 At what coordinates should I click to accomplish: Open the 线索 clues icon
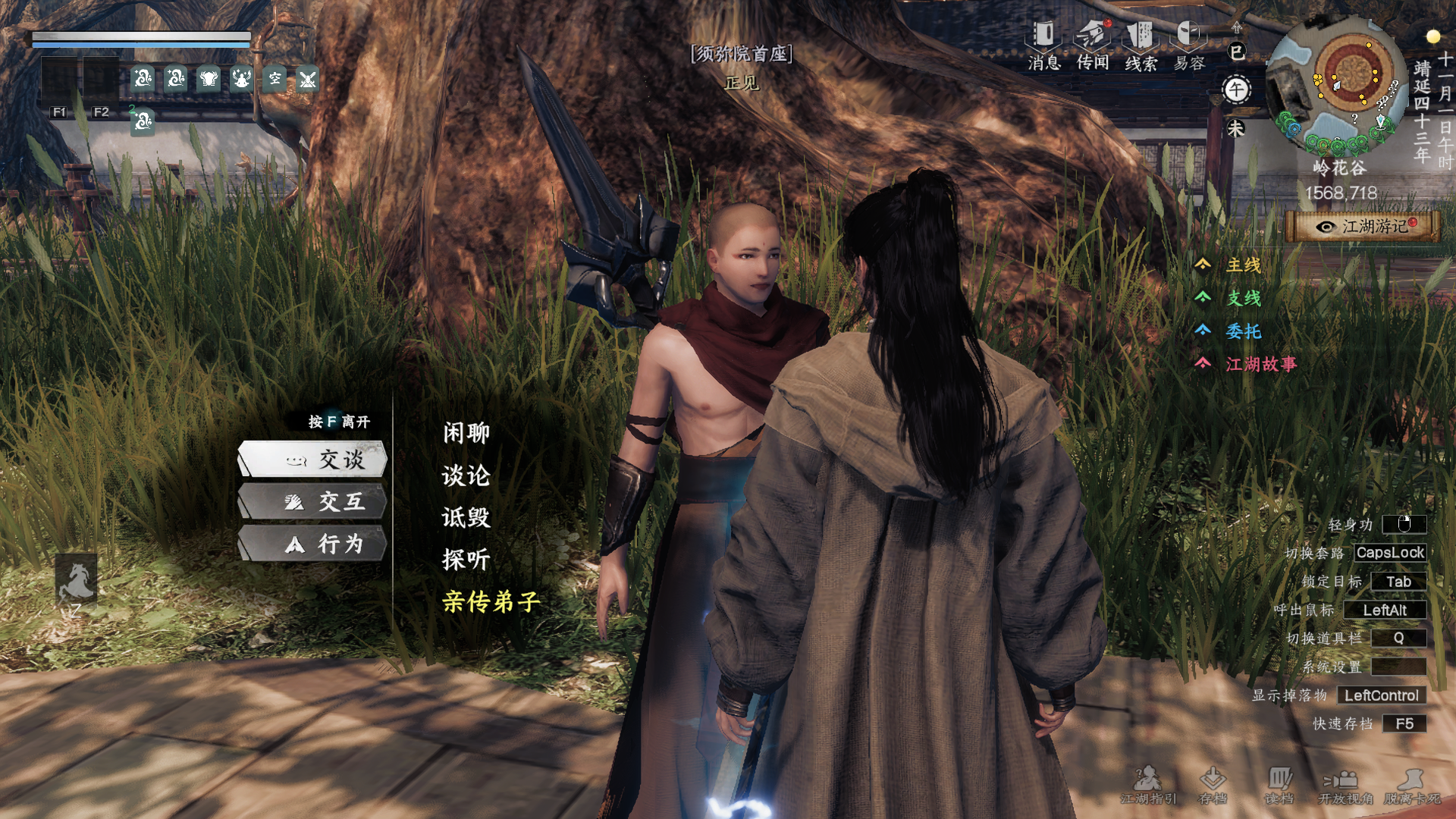(1141, 45)
